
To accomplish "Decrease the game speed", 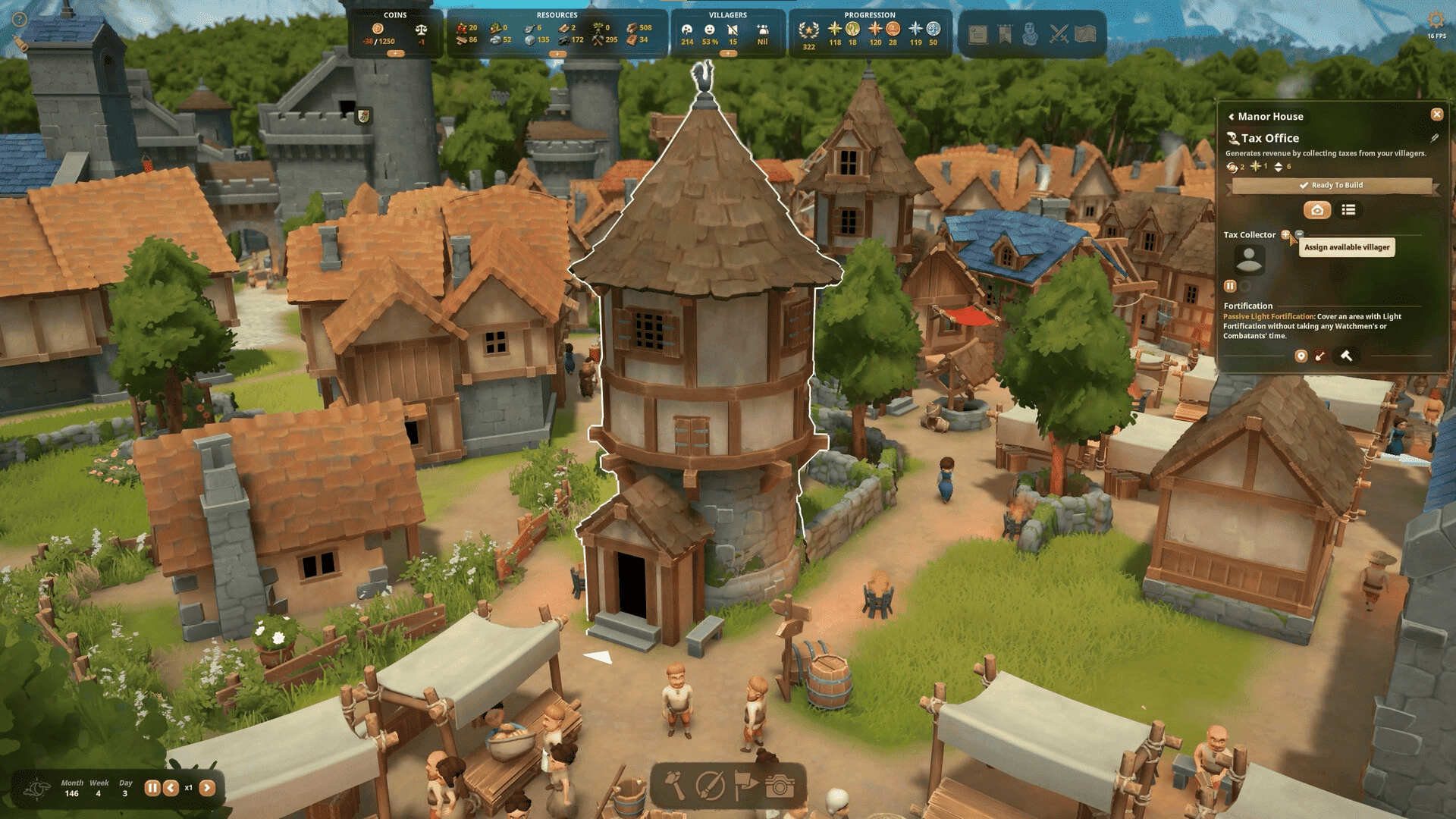I will (171, 788).
